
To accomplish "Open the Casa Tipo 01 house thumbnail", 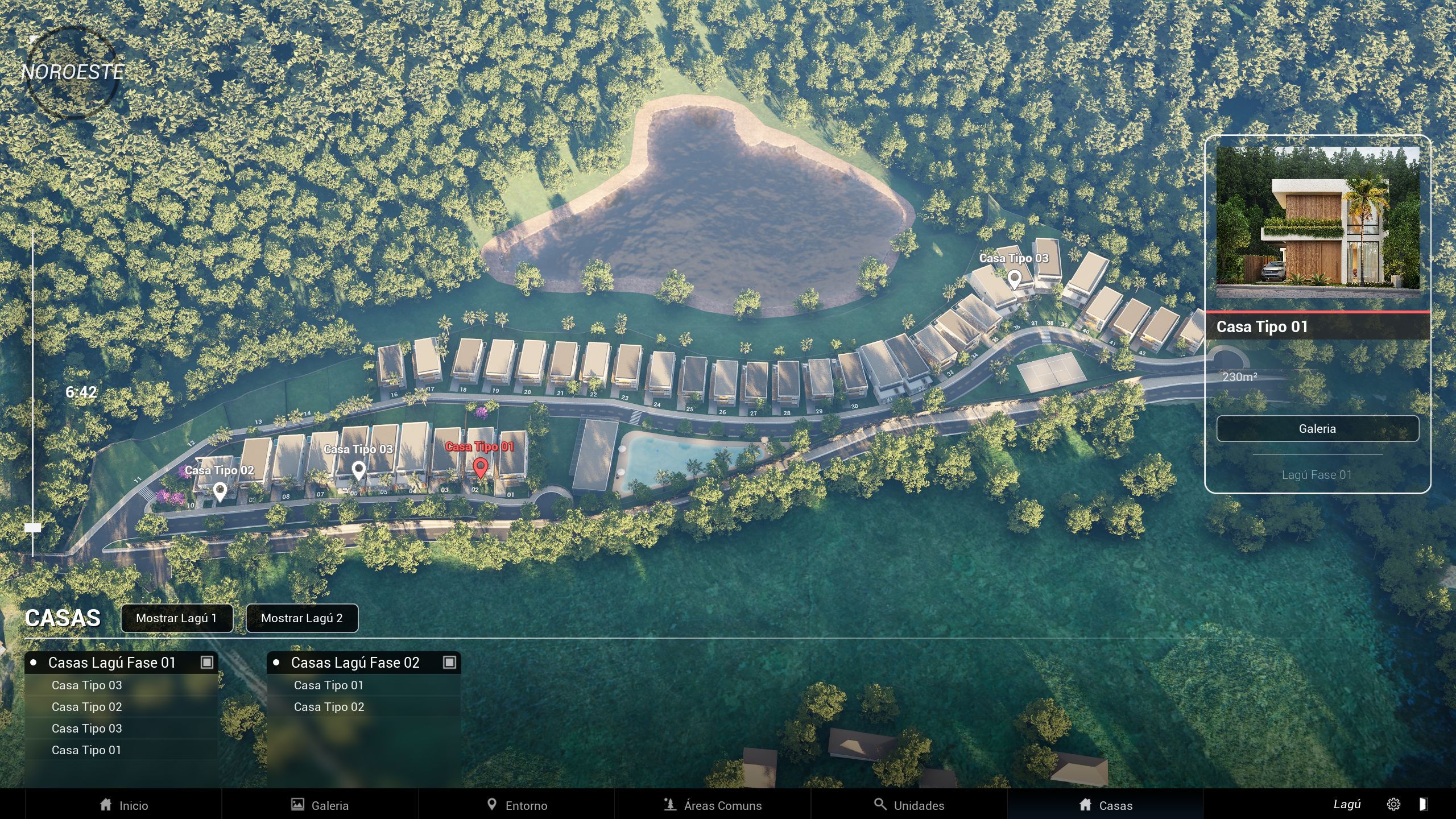I will point(1317,222).
